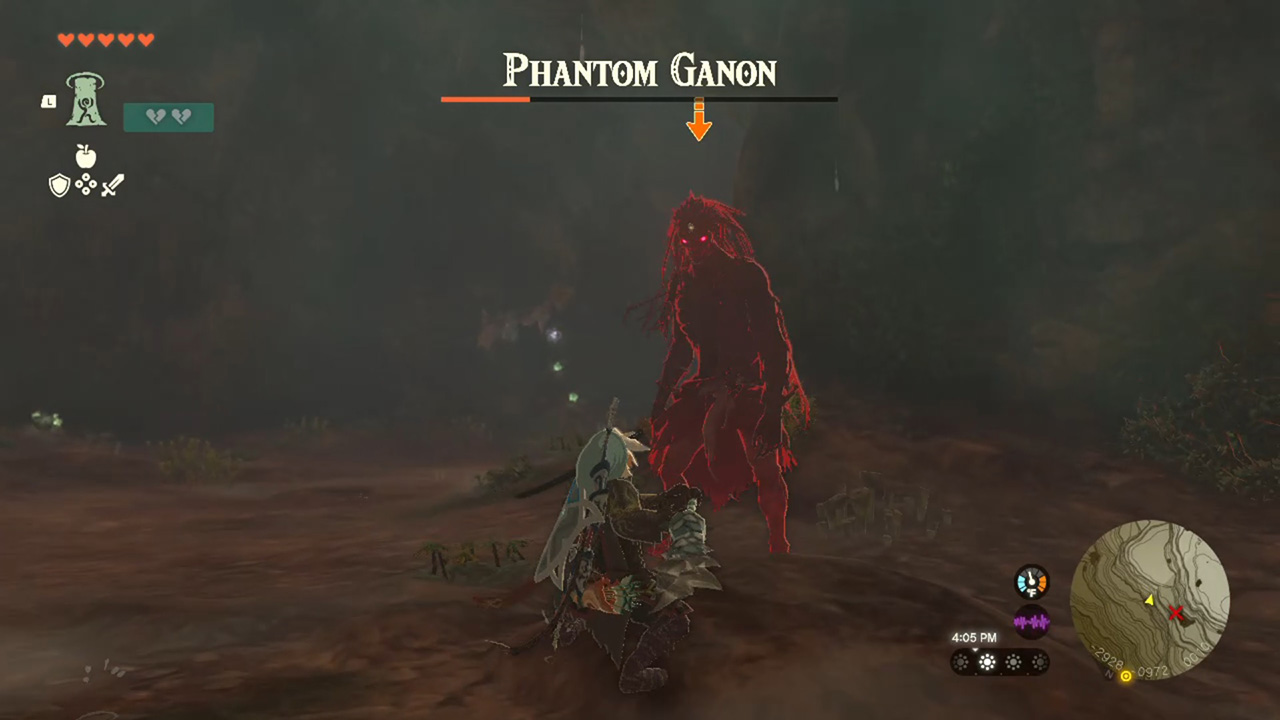Expand the N compass marker on minimap
This screenshot has height=720, width=1280.
[1108, 675]
